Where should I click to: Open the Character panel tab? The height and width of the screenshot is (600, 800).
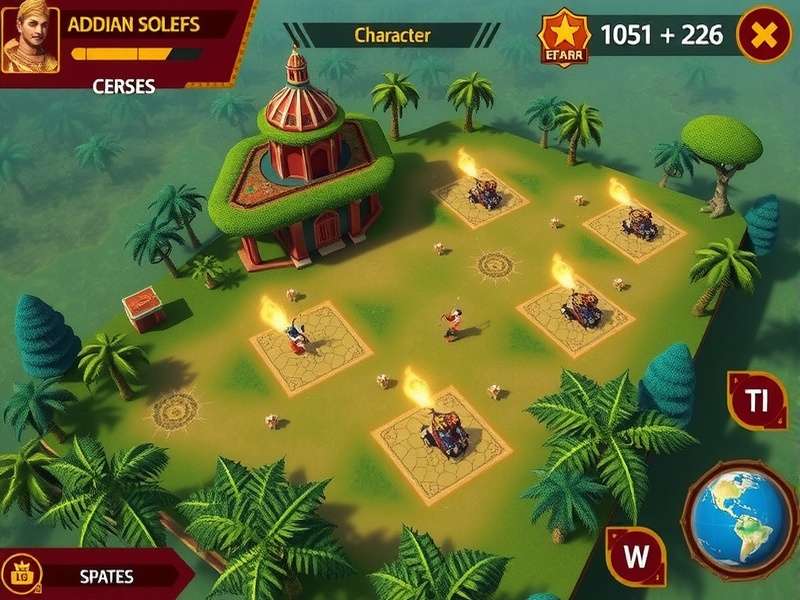[x=392, y=35]
